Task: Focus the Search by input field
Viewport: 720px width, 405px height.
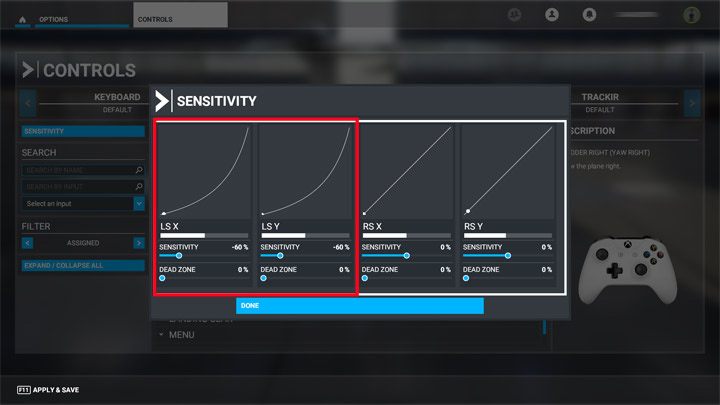Action: (x=78, y=187)
